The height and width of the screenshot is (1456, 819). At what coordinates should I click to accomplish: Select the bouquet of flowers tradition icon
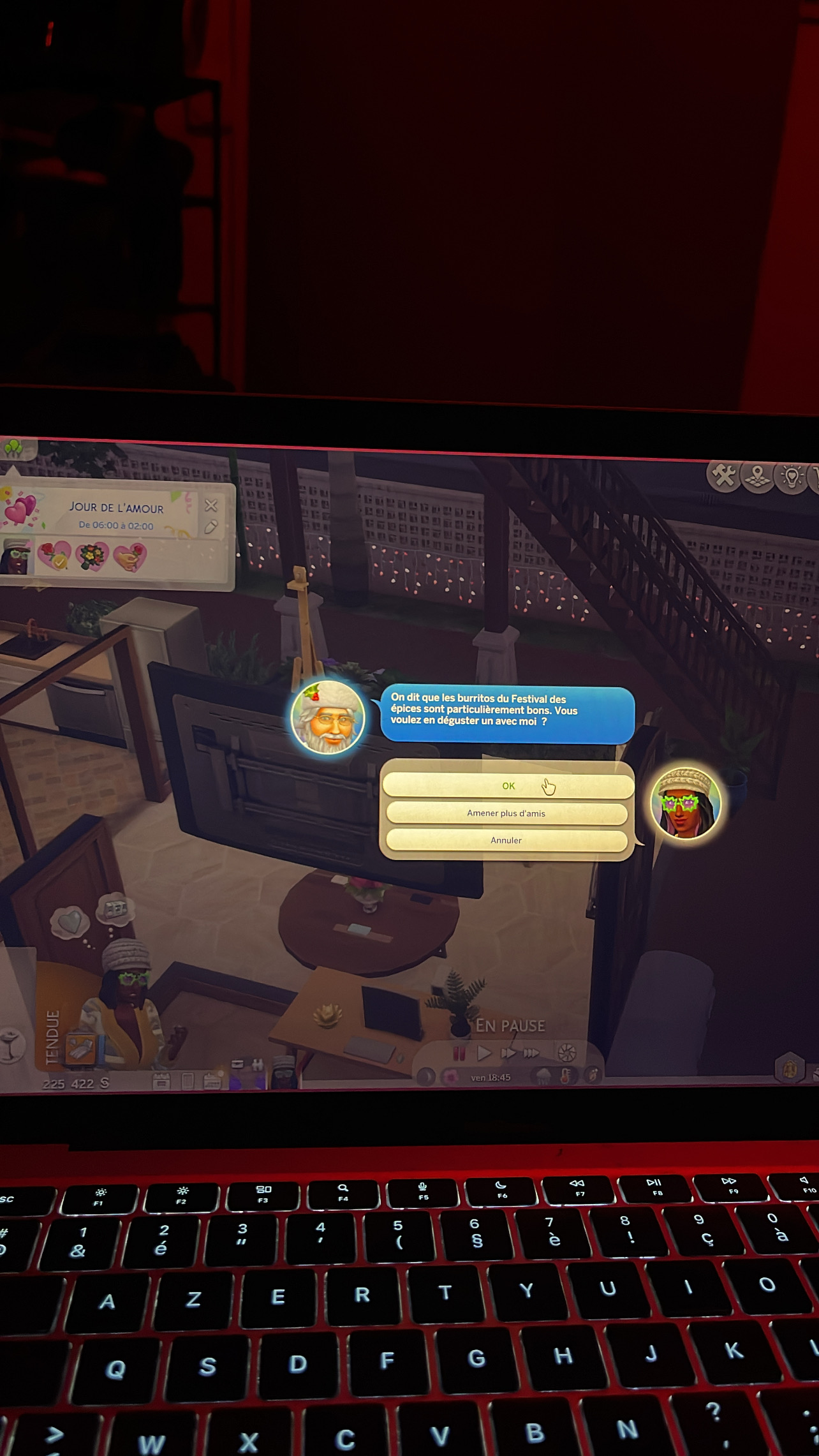(92, 556)
